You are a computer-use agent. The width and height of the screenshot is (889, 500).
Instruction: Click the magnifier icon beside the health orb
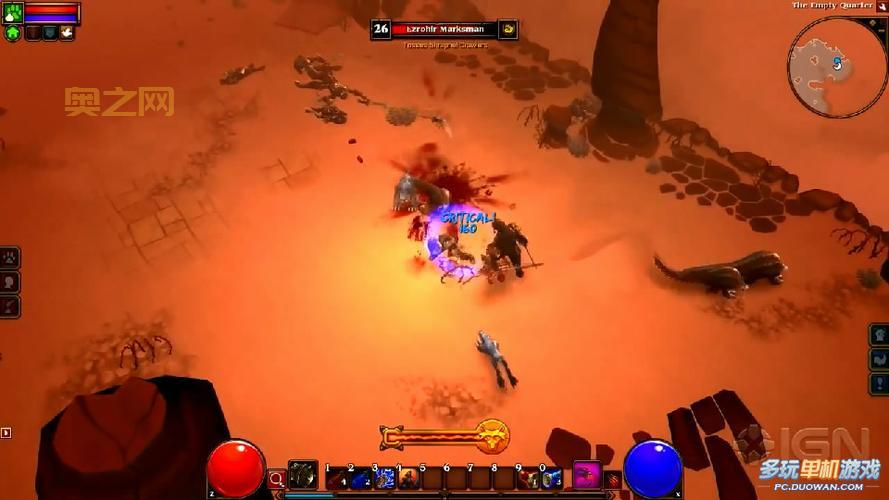pos(277,479)
